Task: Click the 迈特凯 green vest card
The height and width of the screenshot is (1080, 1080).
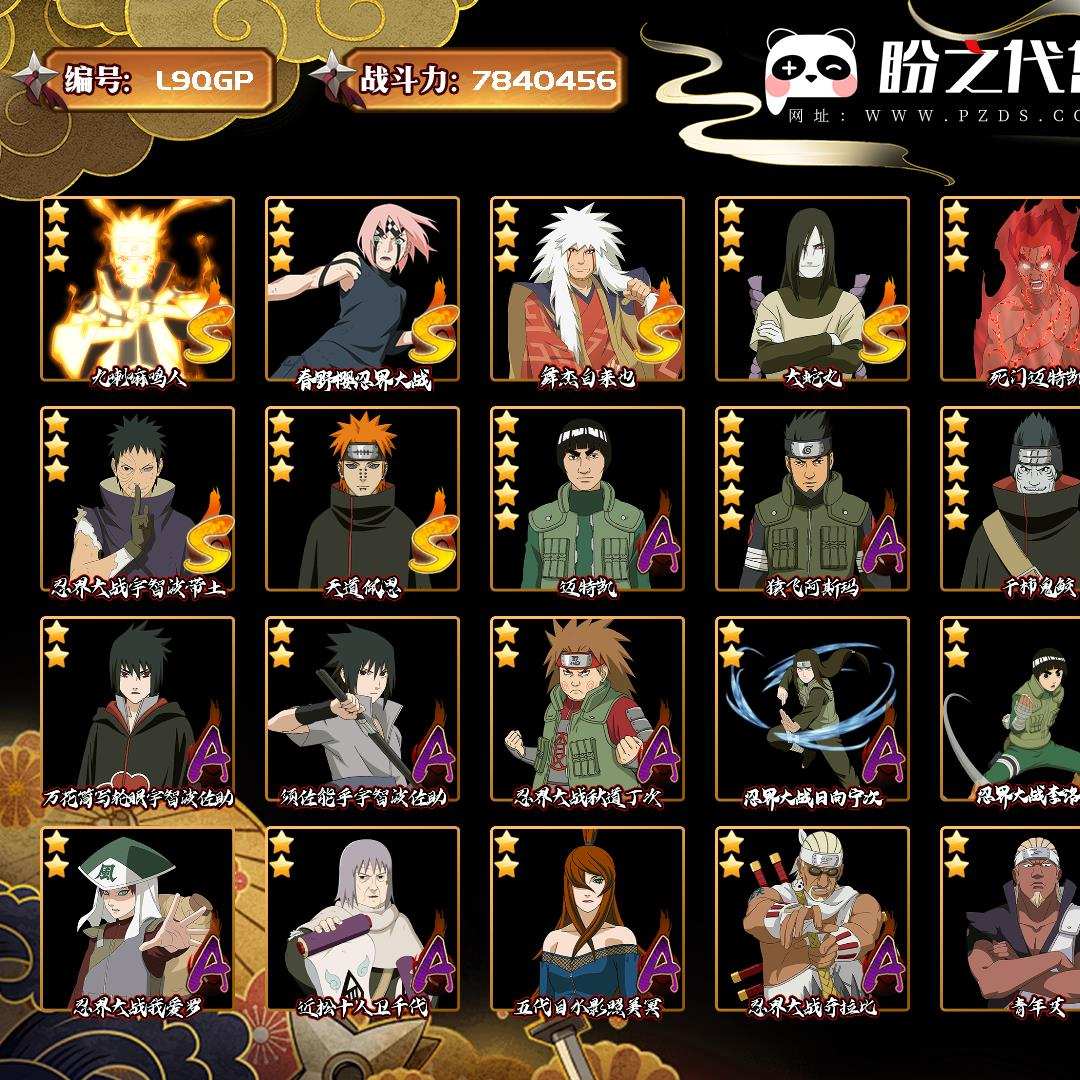Action: tap(587, 498)
